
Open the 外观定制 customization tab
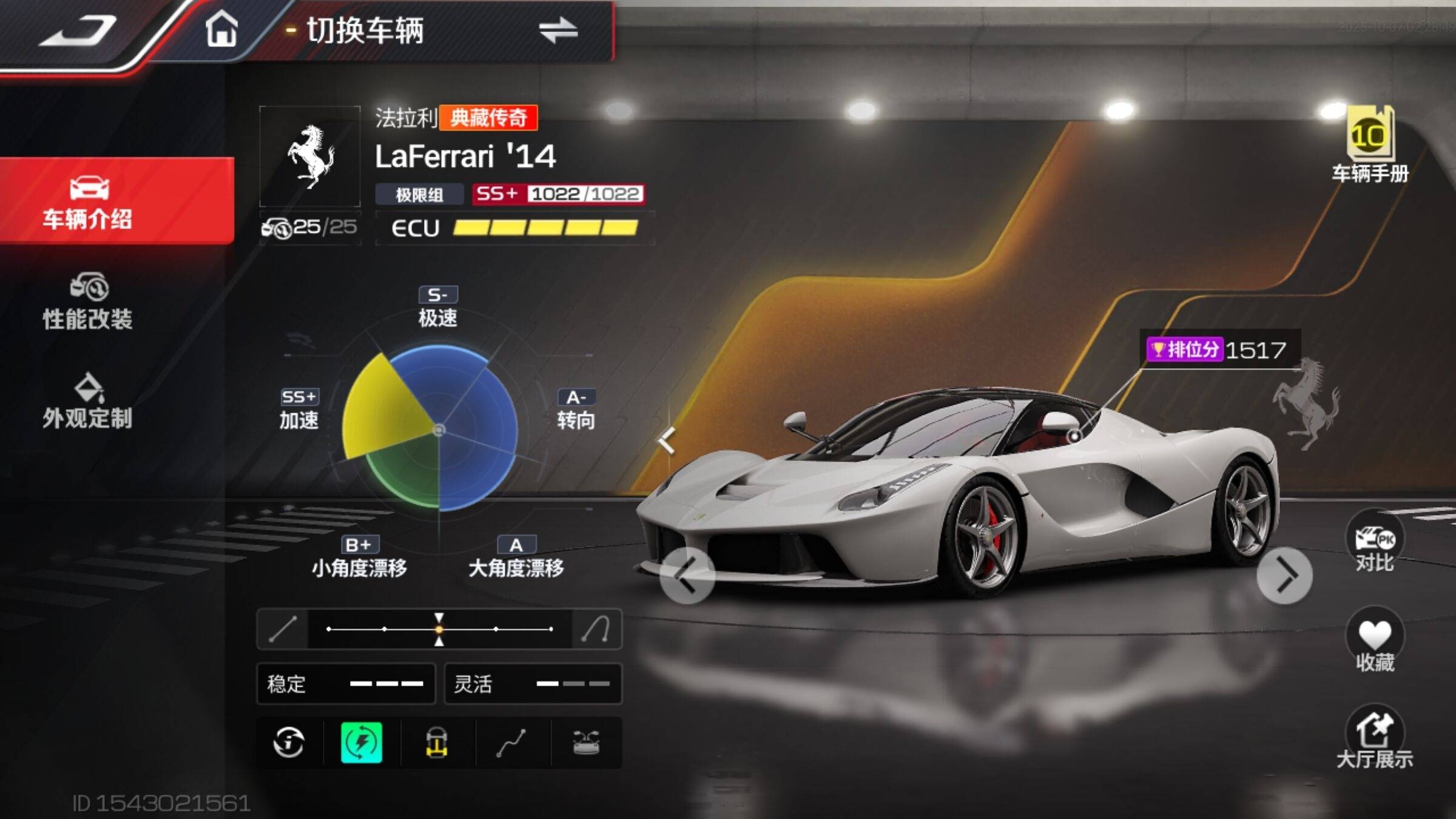[88, 402]
